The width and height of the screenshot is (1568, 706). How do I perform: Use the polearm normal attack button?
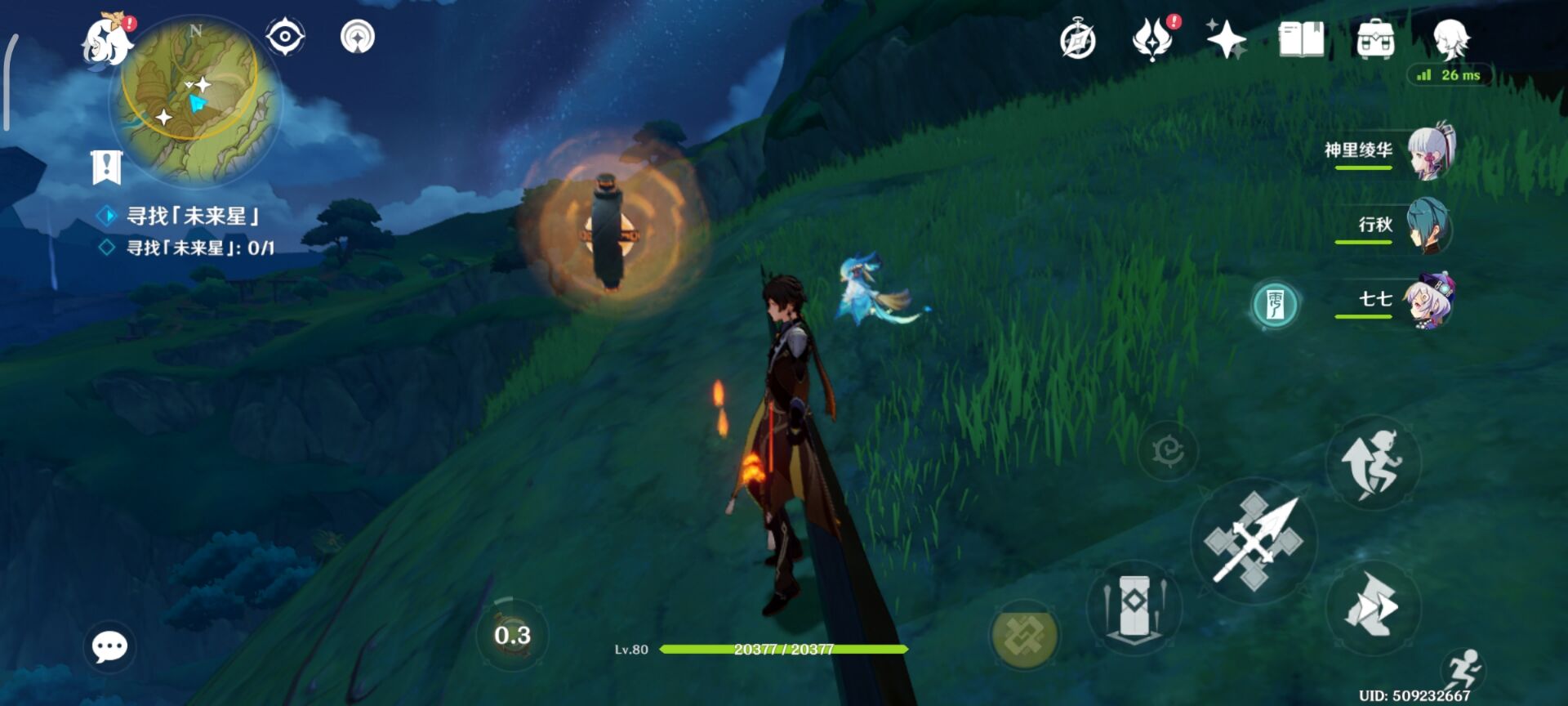coord(1254,540)
